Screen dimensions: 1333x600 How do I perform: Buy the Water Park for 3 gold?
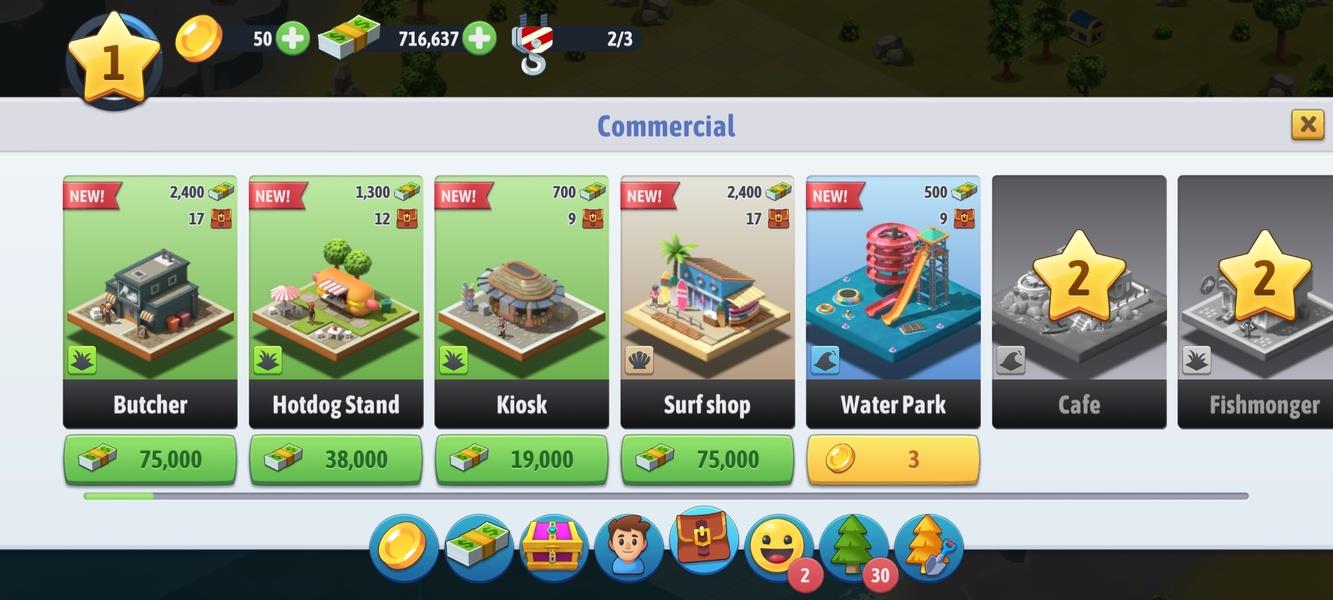coord(893,459)
